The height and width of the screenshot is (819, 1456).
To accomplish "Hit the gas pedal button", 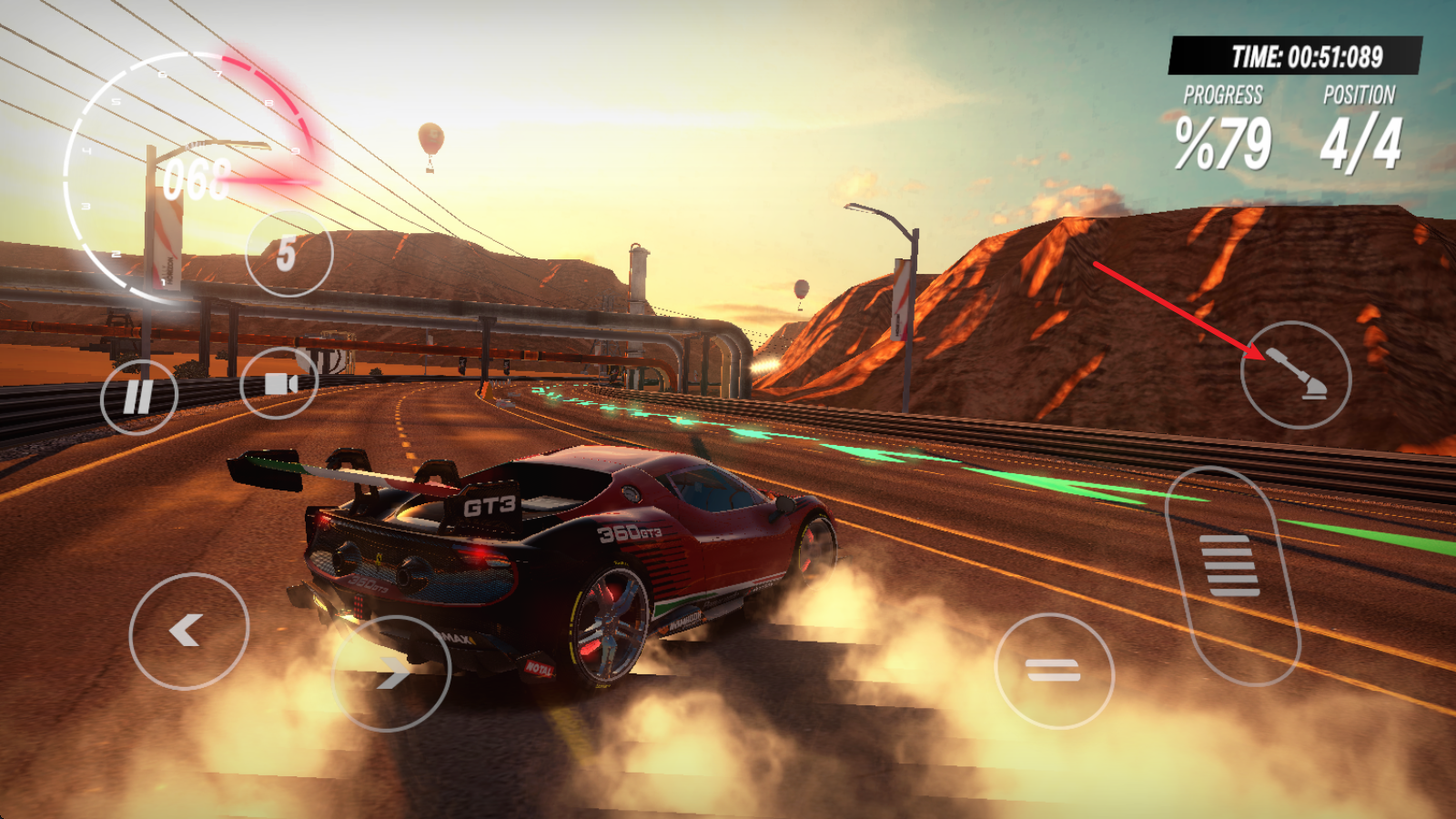I will (x=1231, y=573).
